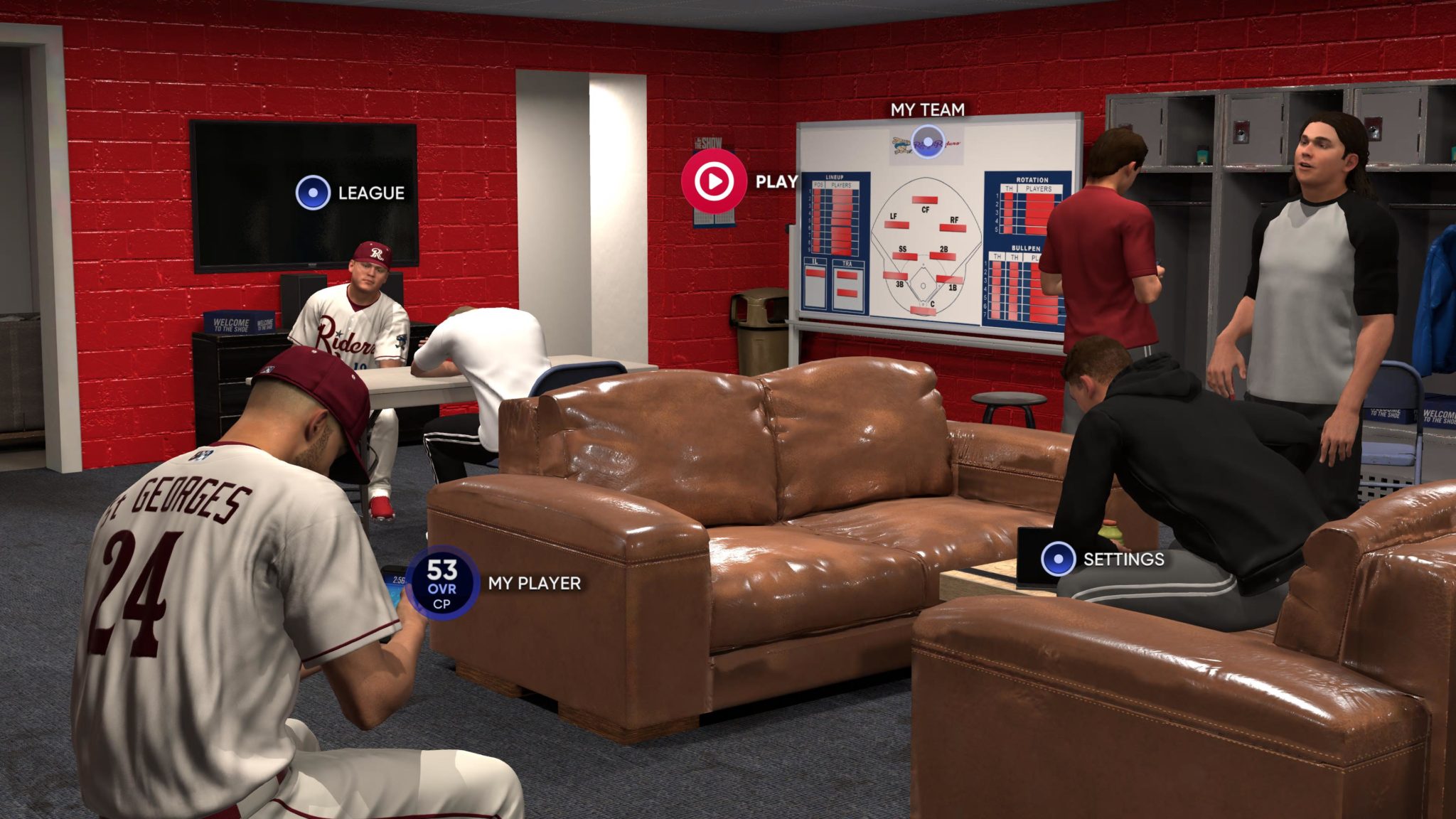Open the My Player menu
The image size is (1456, 819).
point(442,584)
